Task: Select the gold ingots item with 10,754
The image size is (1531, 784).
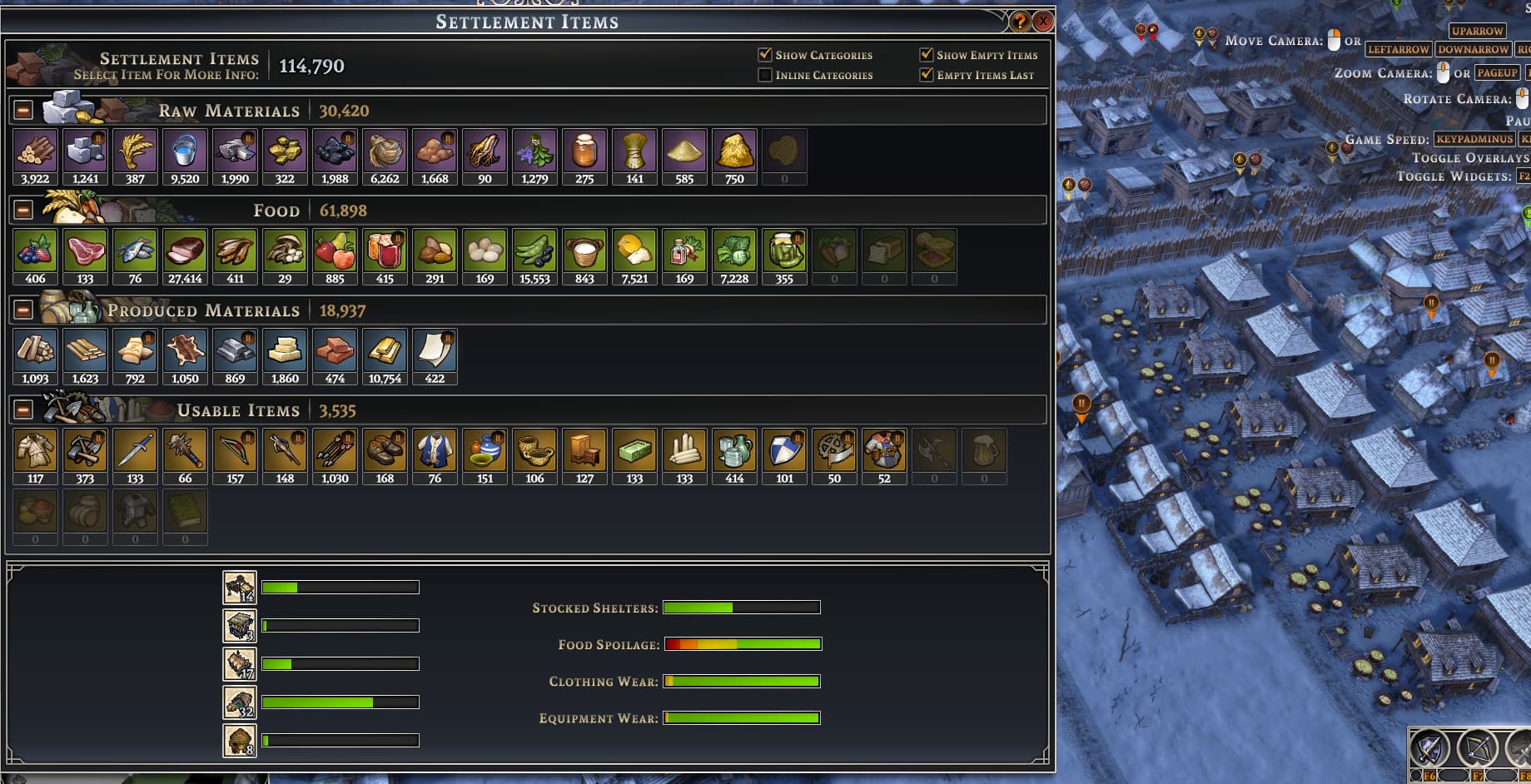Action: coord(385,351)
